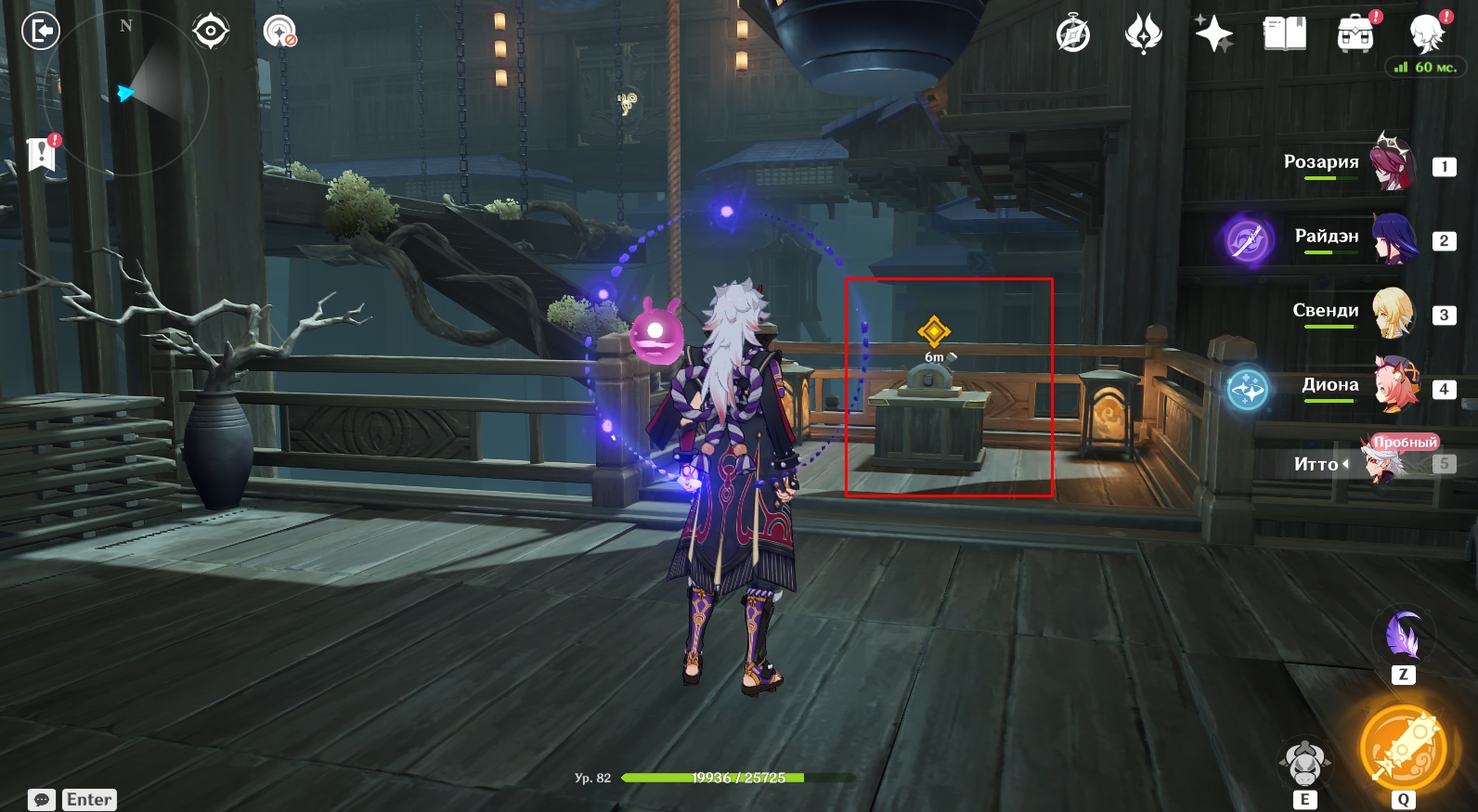
Task: Open the backpack inventory icon
Action: point(1355,35)
